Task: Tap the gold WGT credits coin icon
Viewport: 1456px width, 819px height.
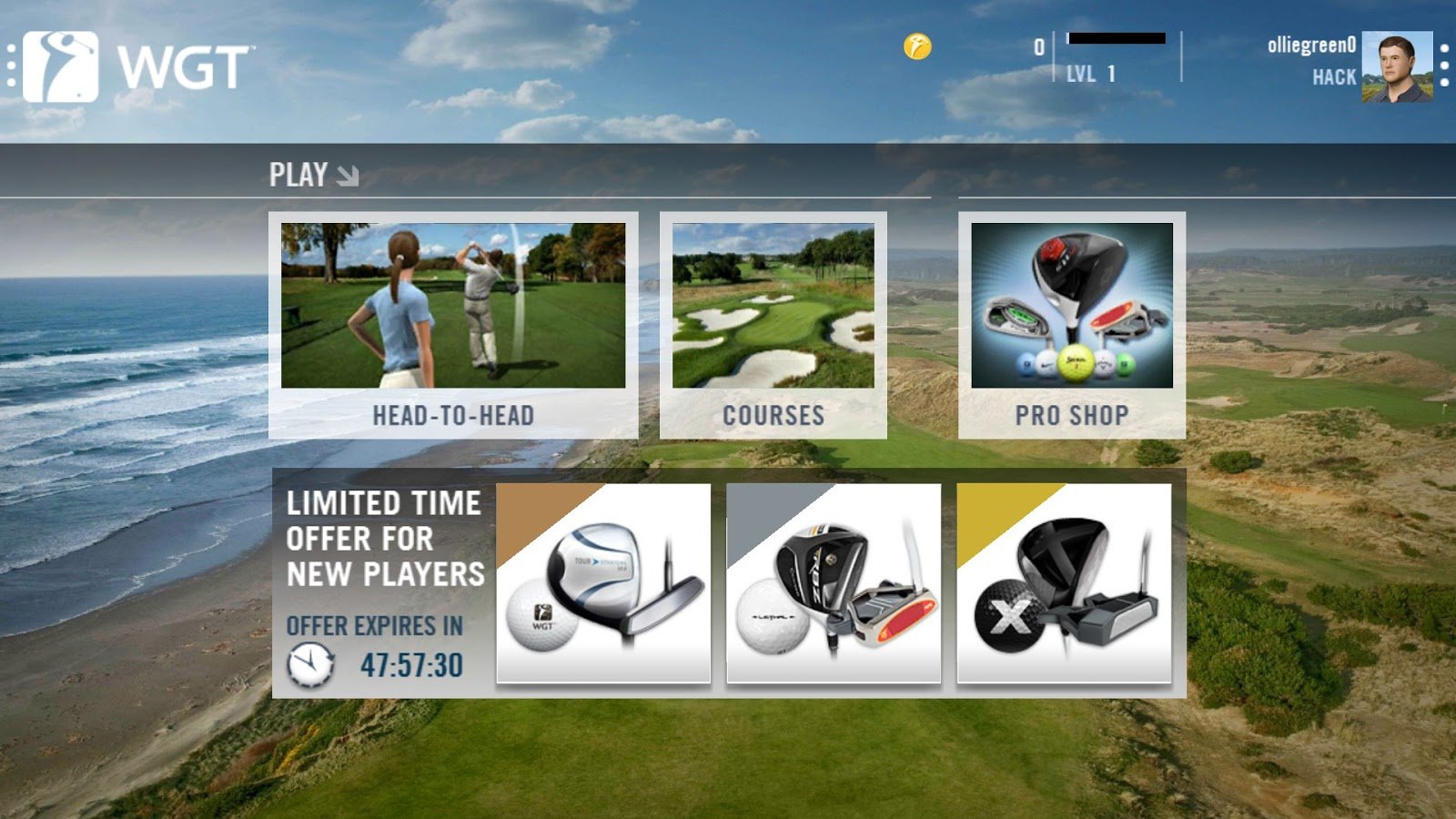Action: click(917, 46)
